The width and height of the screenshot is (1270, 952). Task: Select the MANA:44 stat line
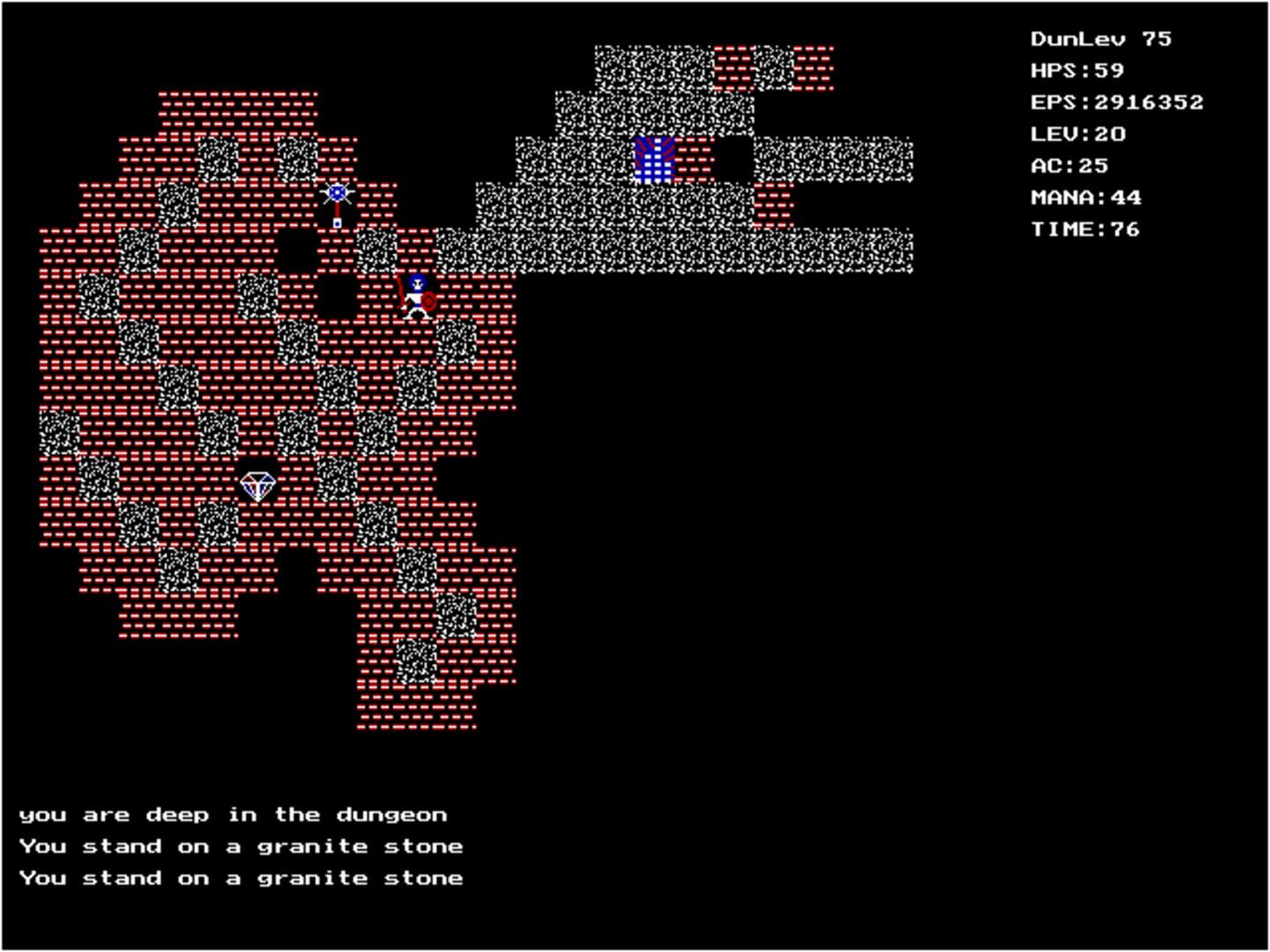[x=1086, y=197]
